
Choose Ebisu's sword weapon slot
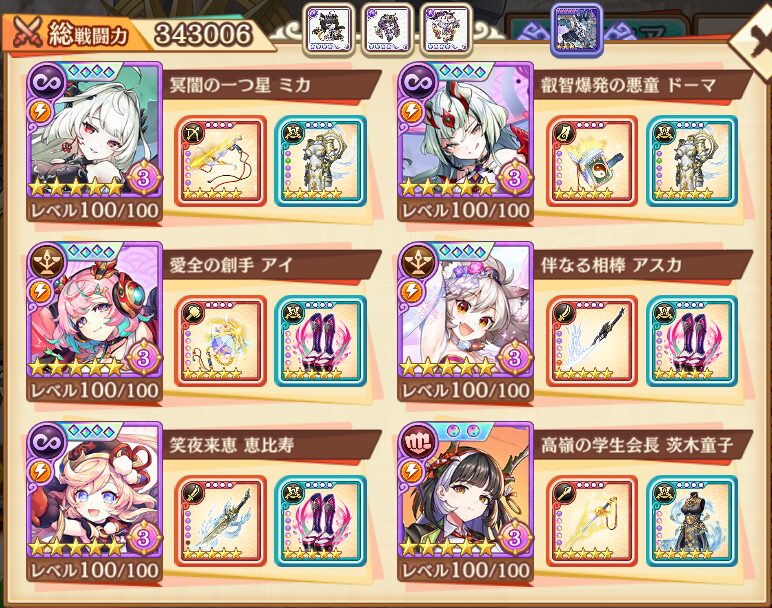click(220, 521)
